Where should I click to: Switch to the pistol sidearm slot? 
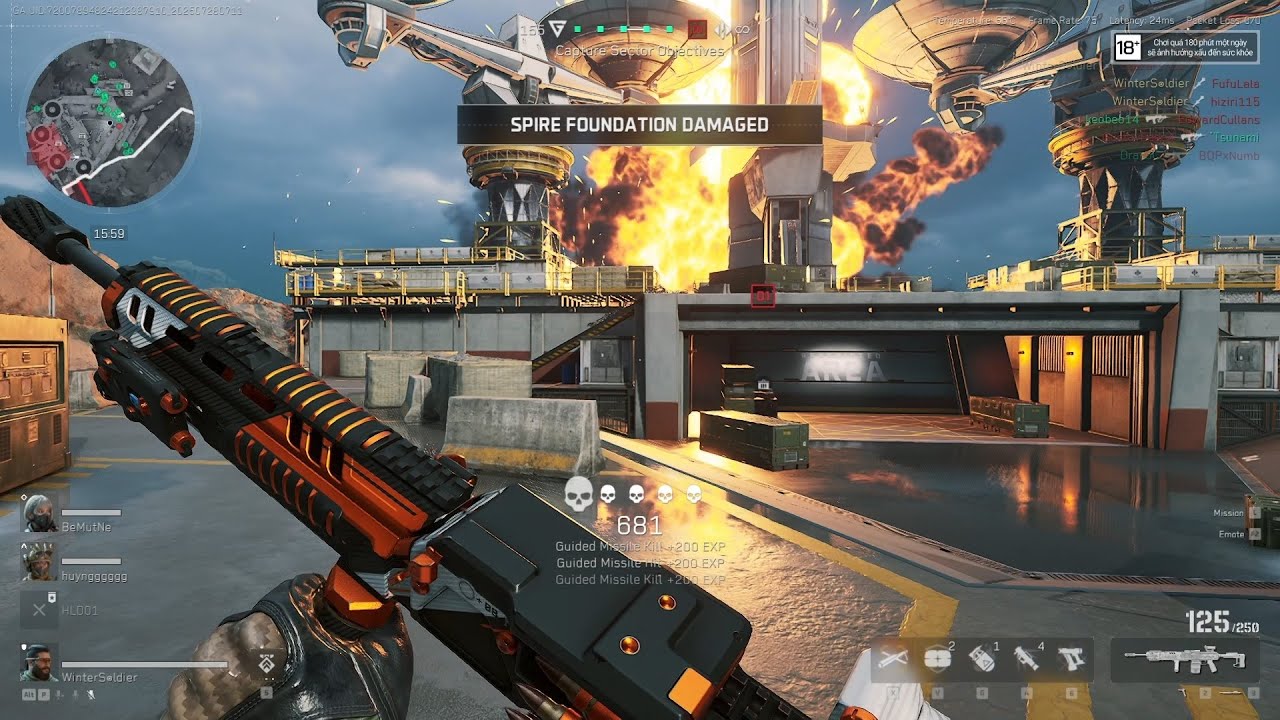click(1071, 659)
